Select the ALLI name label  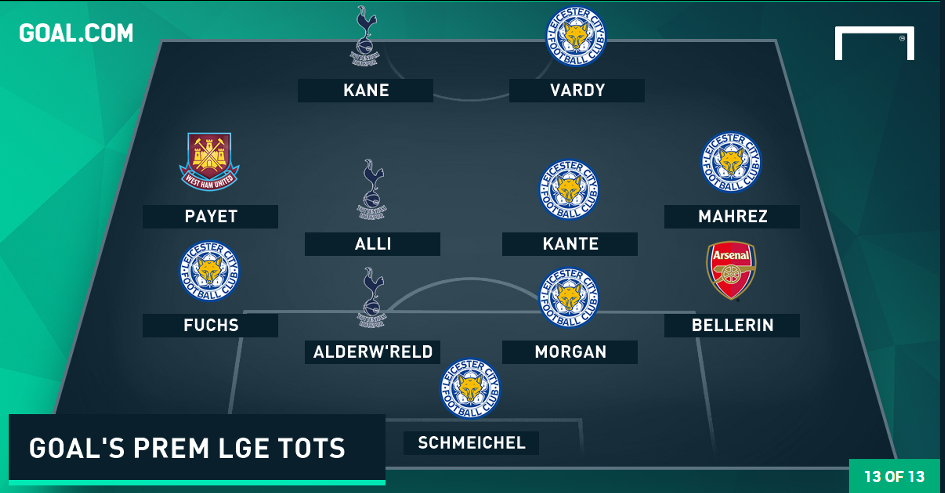click(x=372, y=244)
